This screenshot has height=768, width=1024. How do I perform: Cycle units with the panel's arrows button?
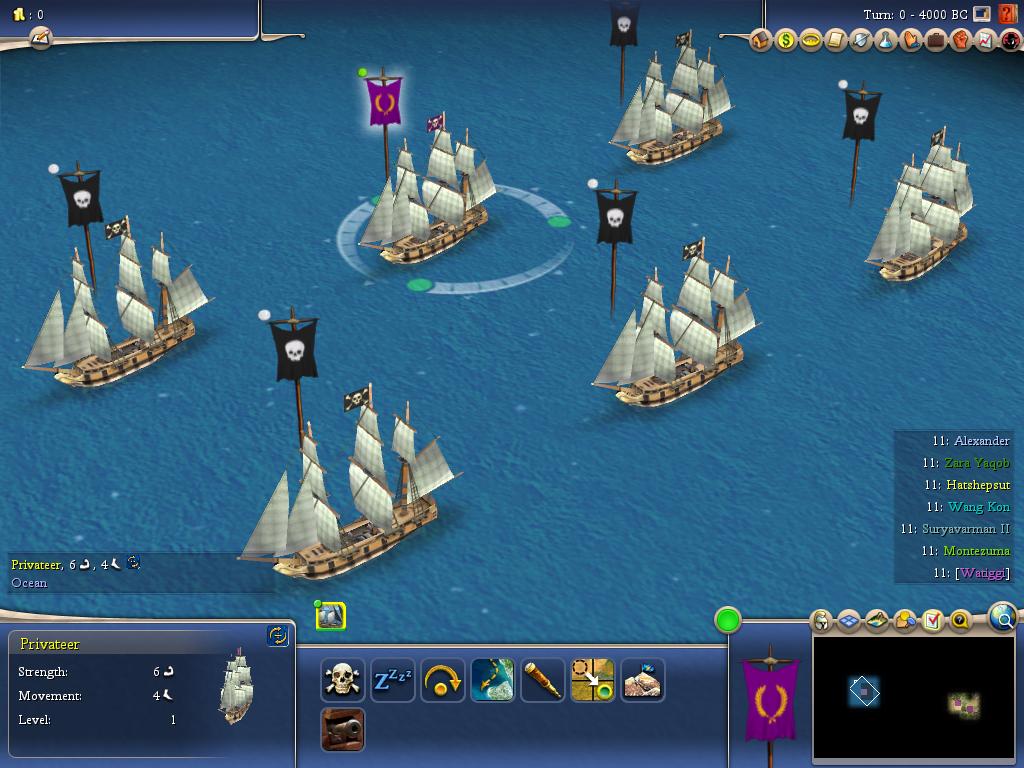click(x=278, y=635)
